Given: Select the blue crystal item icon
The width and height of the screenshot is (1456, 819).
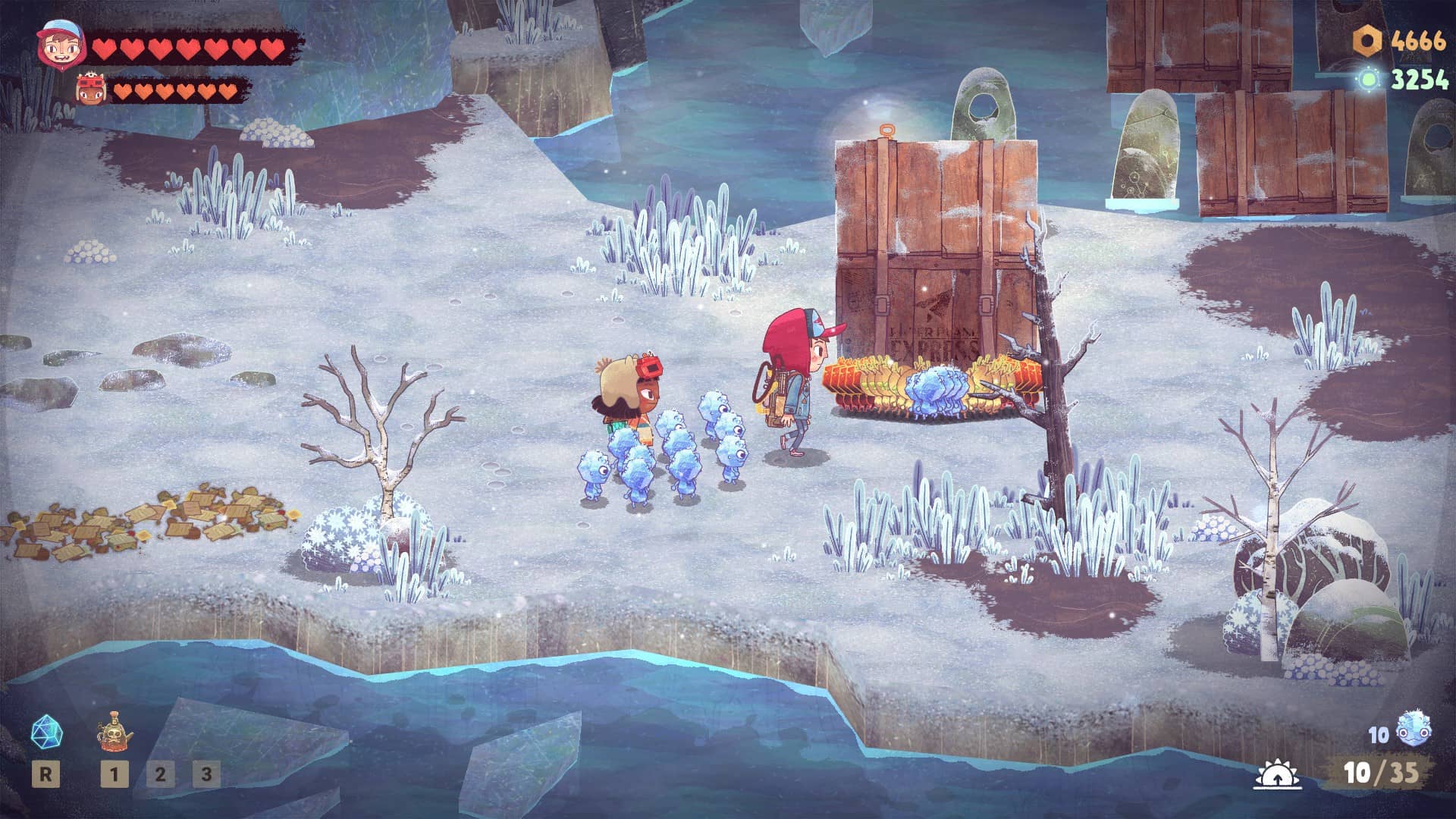Looking at the screenshot, I should (x=46, y=733).
